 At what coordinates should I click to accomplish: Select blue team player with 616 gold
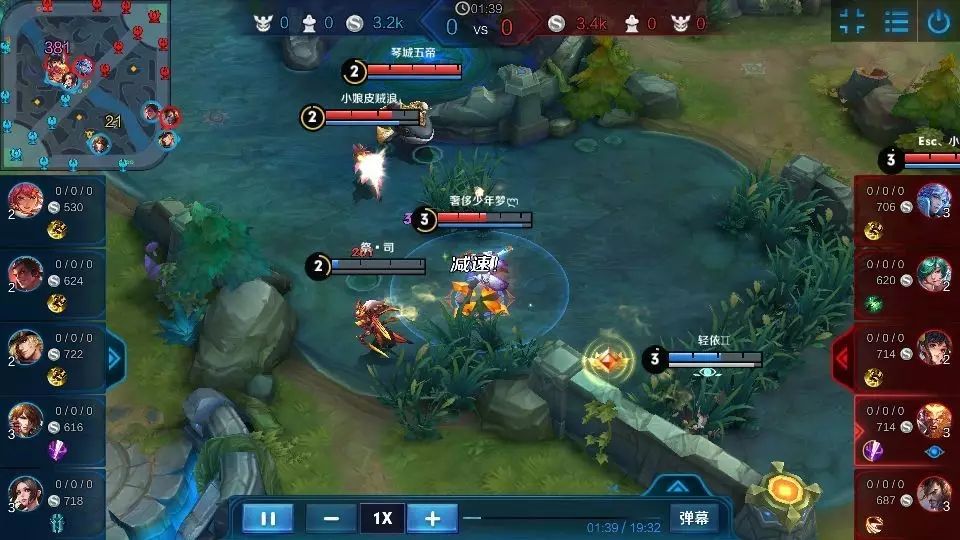(x=52, y=429)
